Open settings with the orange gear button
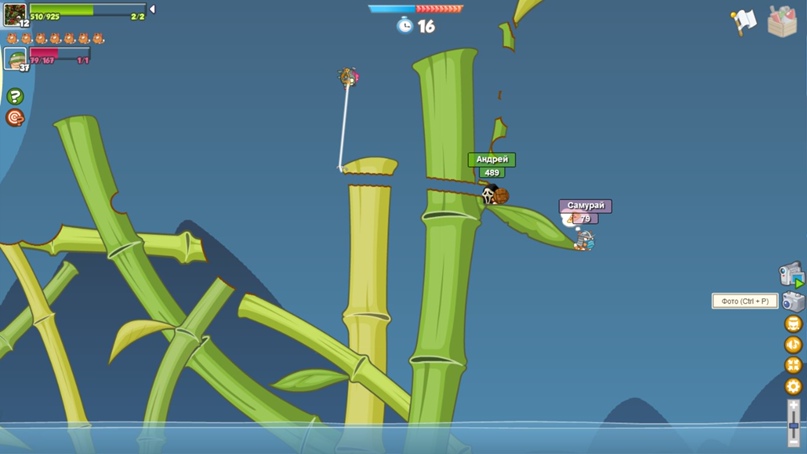The height and width of the screenshot is (454, 807). tap(793, 387)
